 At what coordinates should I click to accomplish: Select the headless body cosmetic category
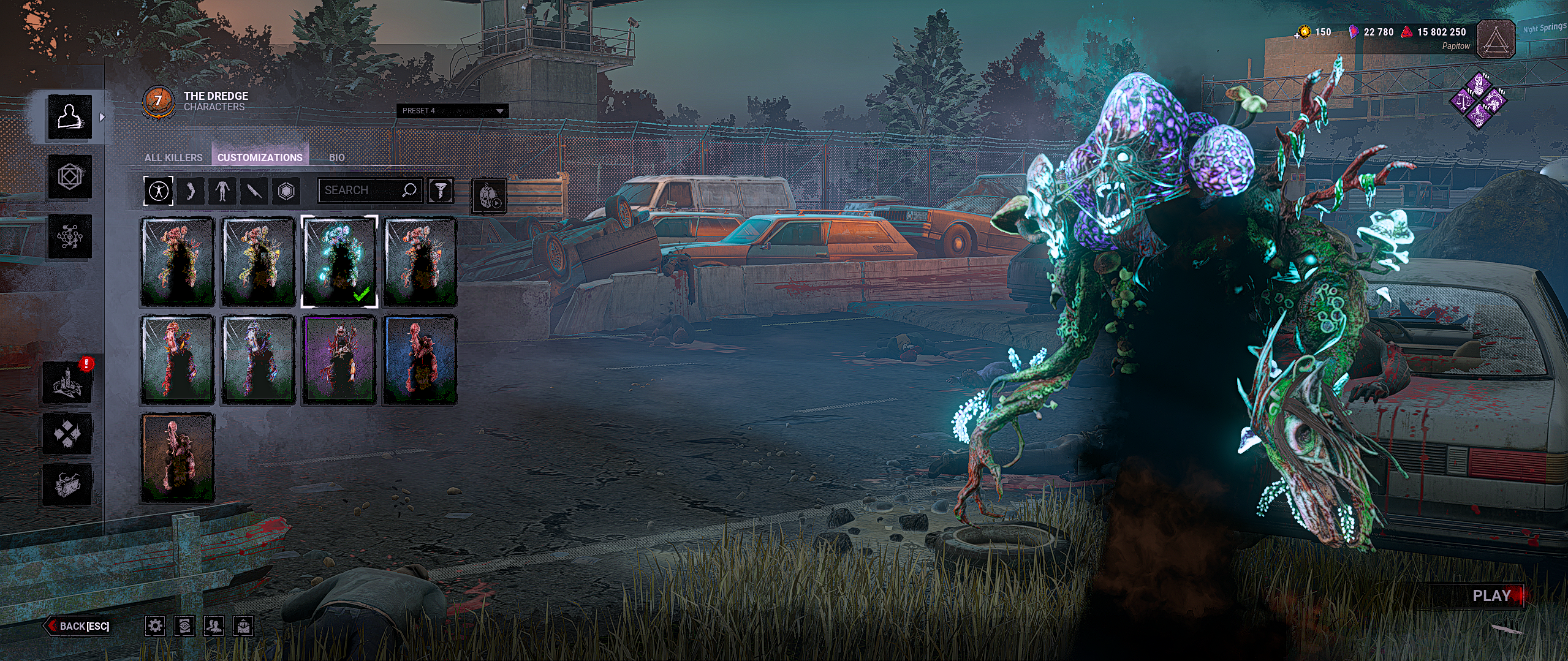tap(222, 191)
